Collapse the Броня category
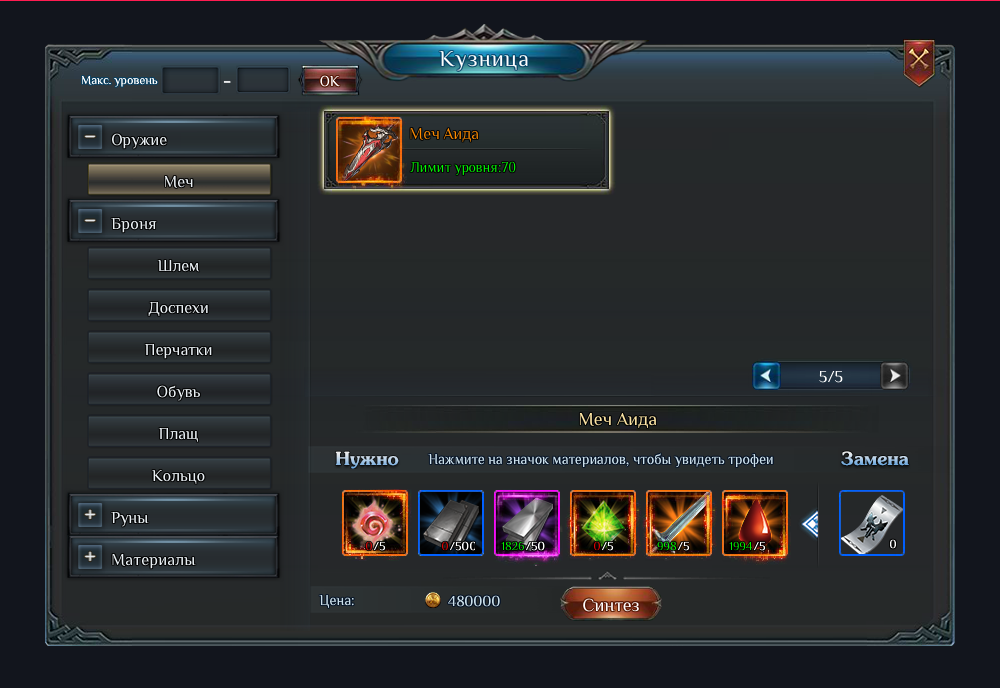Viewport: 1000px width, 688px height. point(90,222)
